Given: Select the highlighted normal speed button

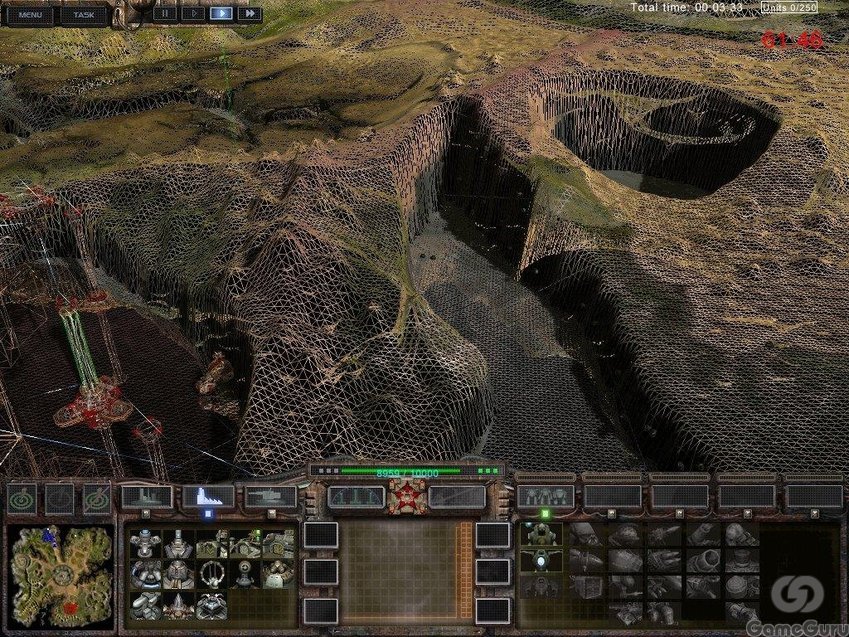Looking at the screenshot, I should coord(221,14).
